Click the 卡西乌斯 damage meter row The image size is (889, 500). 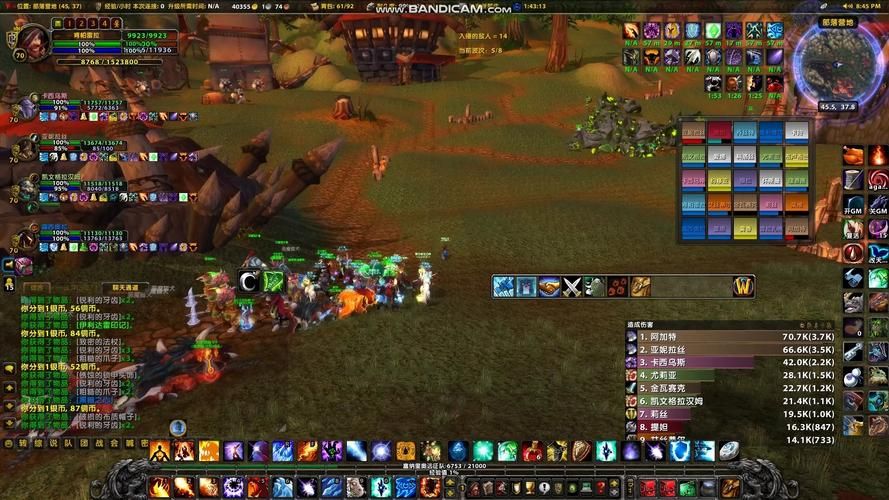[710, 363]
